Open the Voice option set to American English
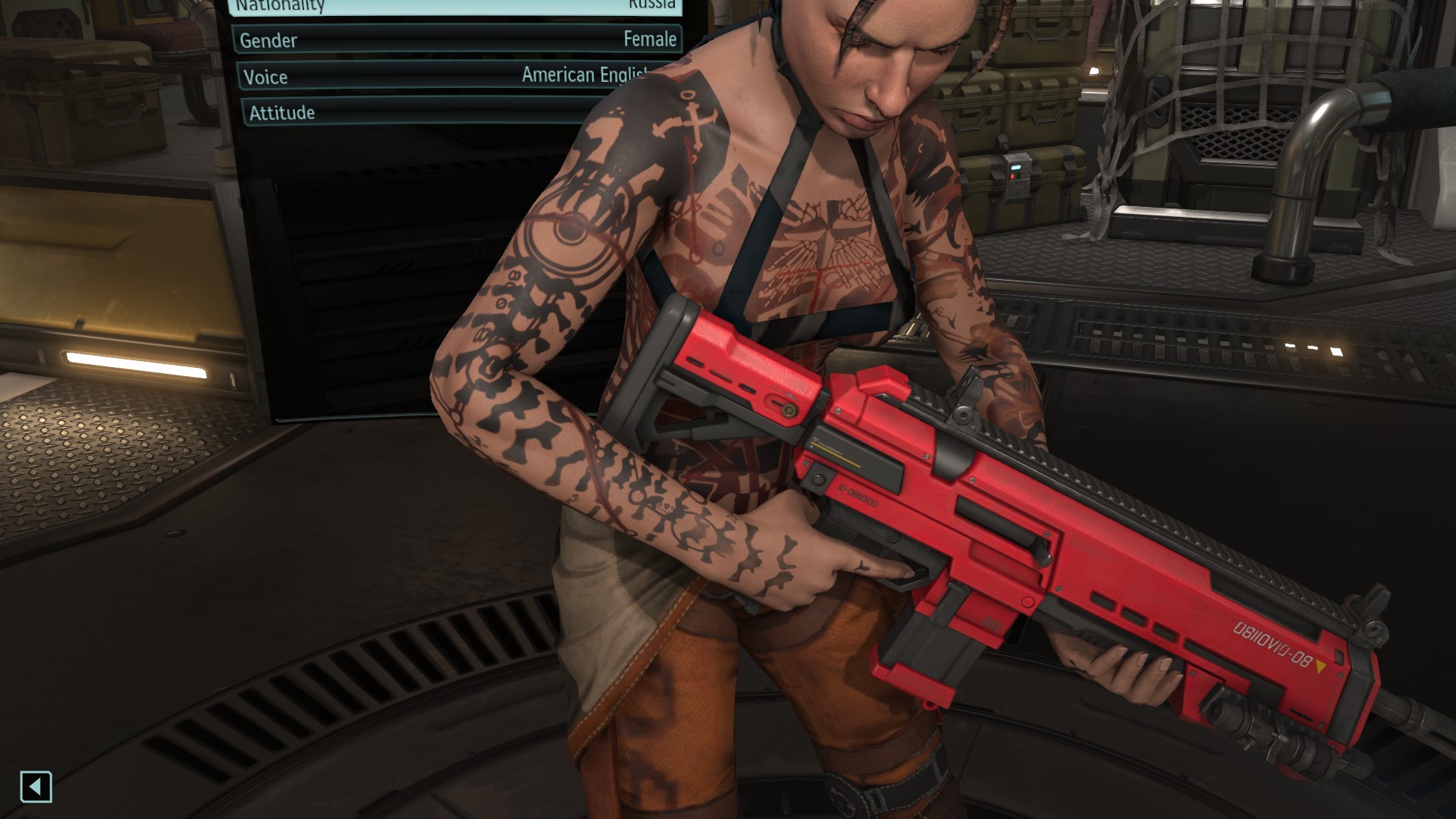 click(x=440, y=76)
